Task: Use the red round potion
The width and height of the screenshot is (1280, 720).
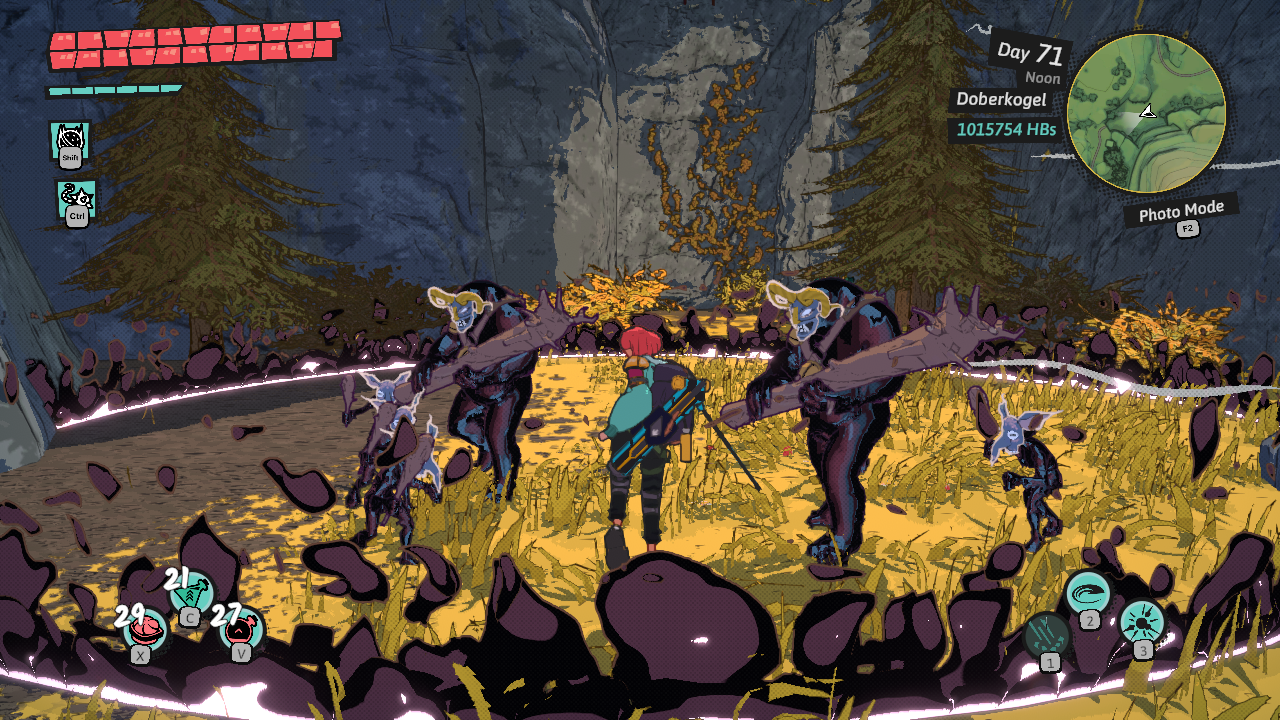Action: point(242,630)
